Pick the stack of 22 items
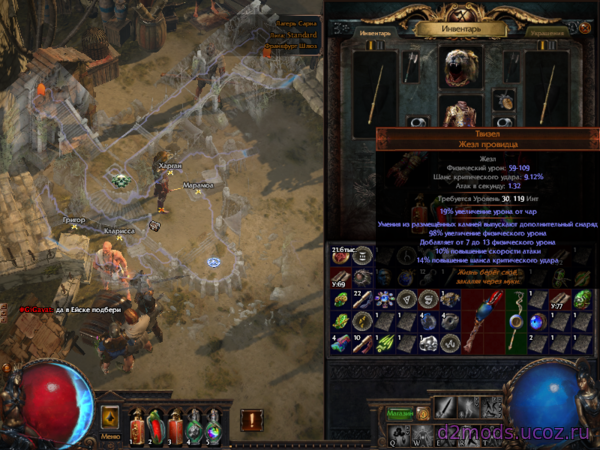600x450 pixels. click(x=363, y=300)
